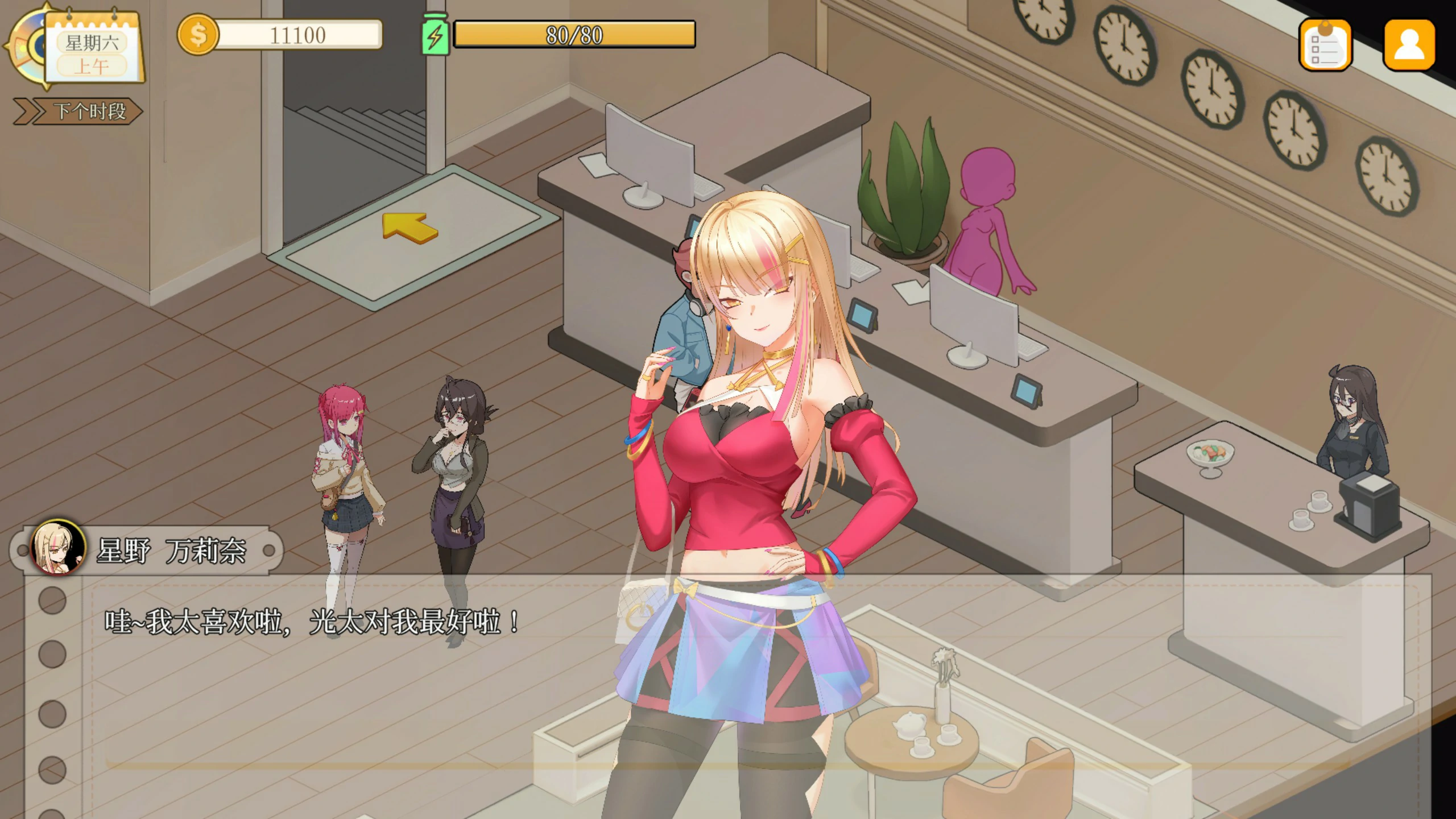Viewport: 1456px width, 819px height.
Task: Click the gold coin money icon
Action: (x=197, y=35)
